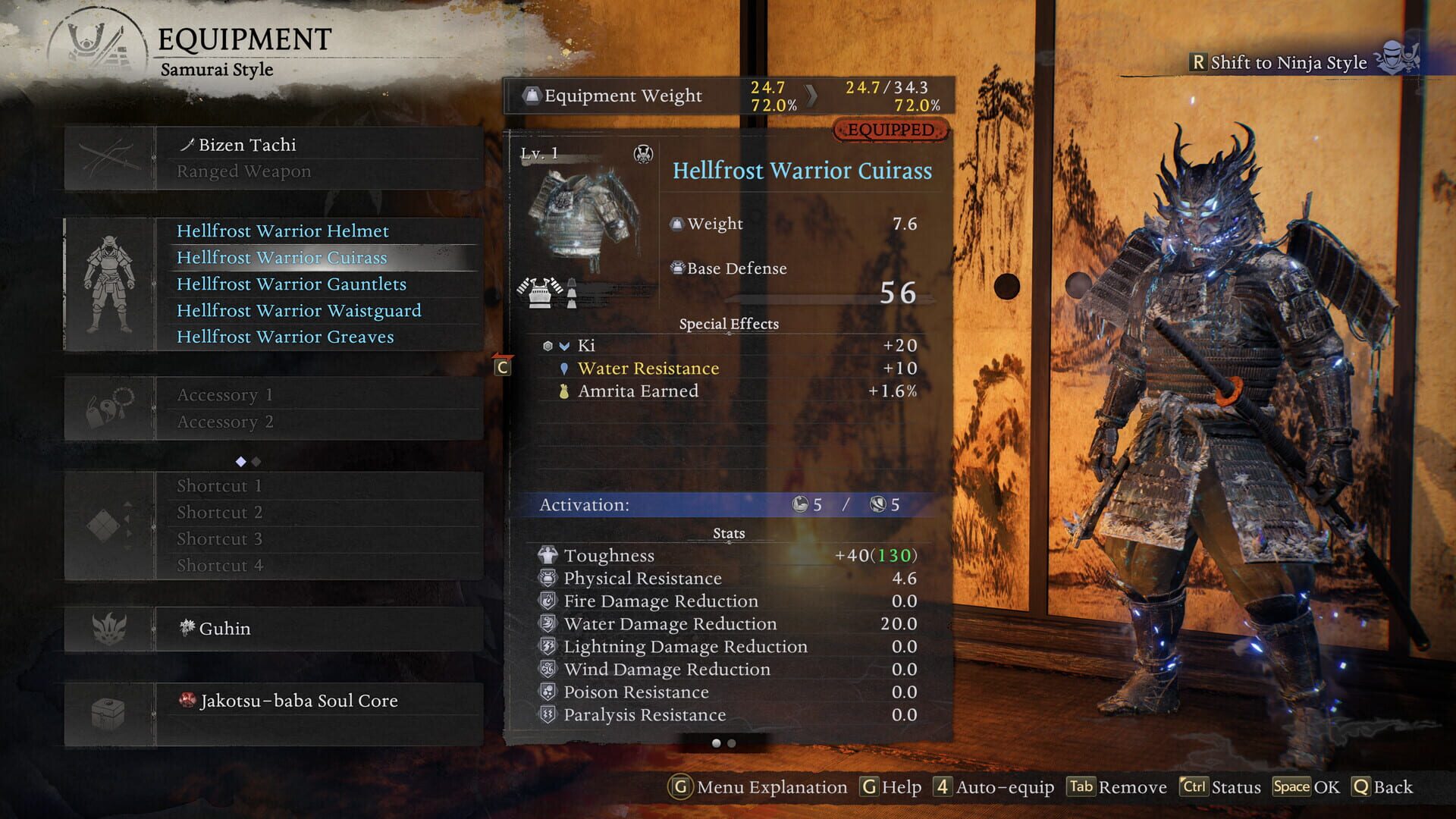Click the Base Defense progress bar

827,297
